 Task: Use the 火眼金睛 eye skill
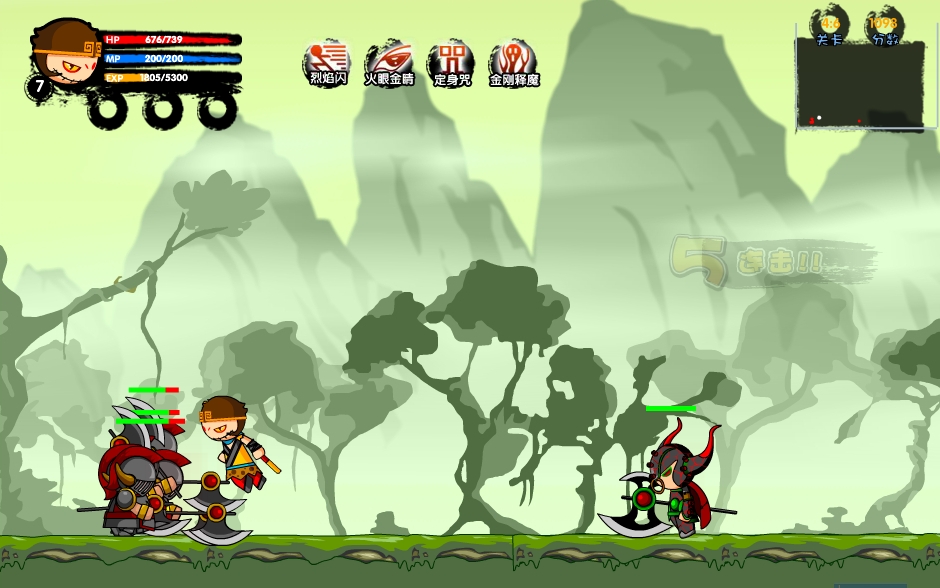(x=389, y=59)
